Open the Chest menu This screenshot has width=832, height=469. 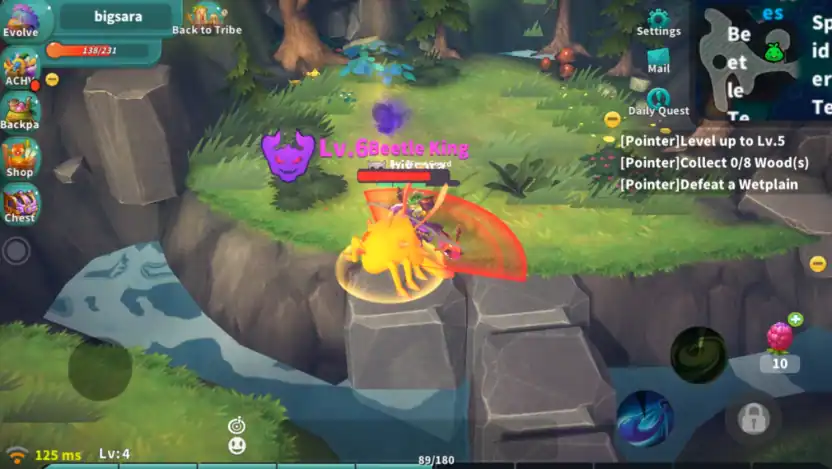[x=19, y=203]
